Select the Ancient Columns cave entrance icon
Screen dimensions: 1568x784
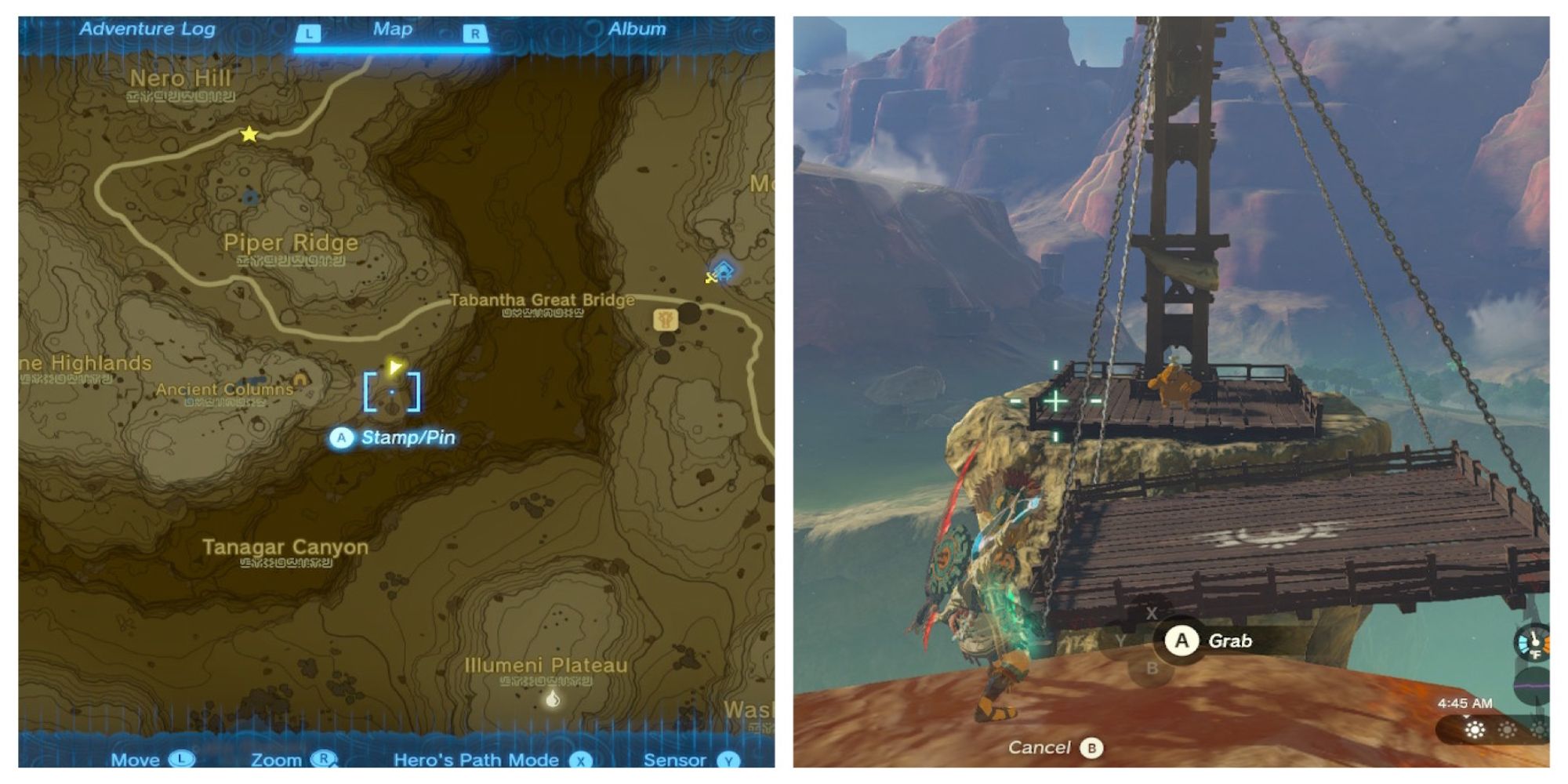(299, 380)
